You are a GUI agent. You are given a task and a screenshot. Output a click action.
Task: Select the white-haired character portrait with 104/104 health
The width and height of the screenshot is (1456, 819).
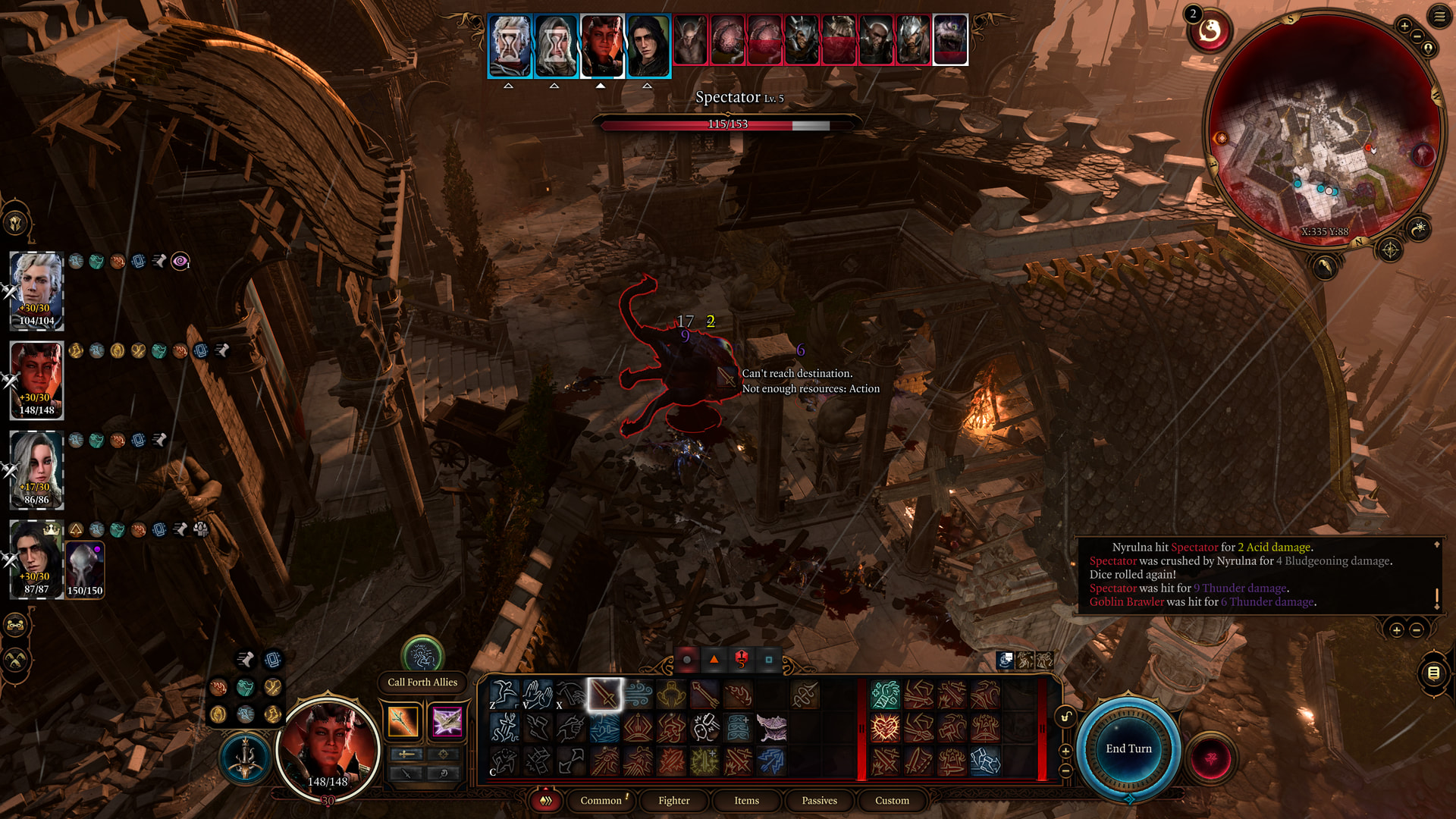36,288
